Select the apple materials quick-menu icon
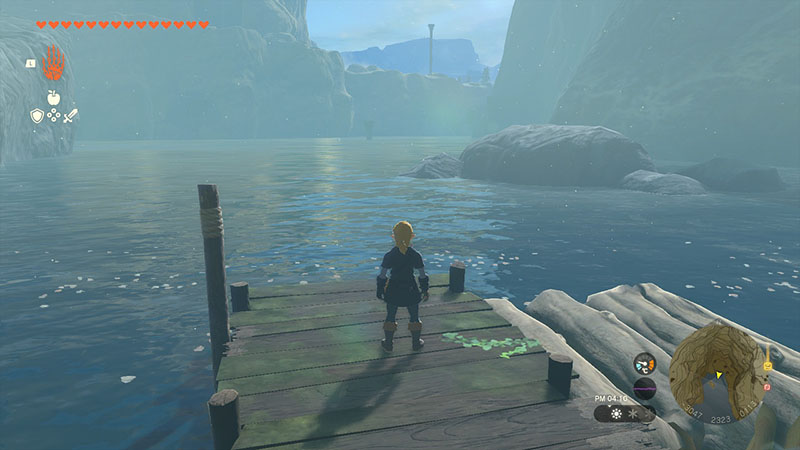Image resolution: width=800 pixels, height=450 pixels. point(52,99)
